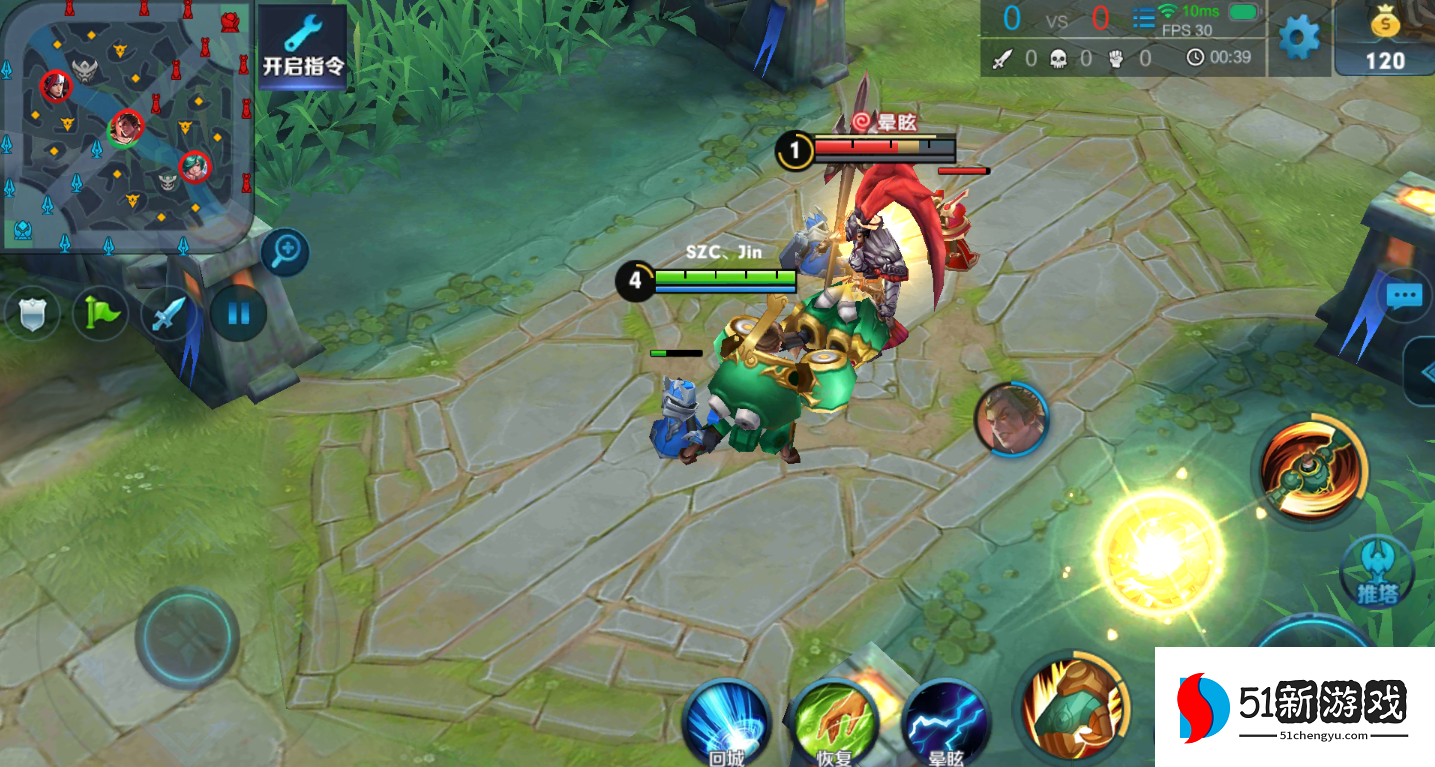Open the gold shop showing 120
Screen dimensions: 1435x767
click(1385, 40)
